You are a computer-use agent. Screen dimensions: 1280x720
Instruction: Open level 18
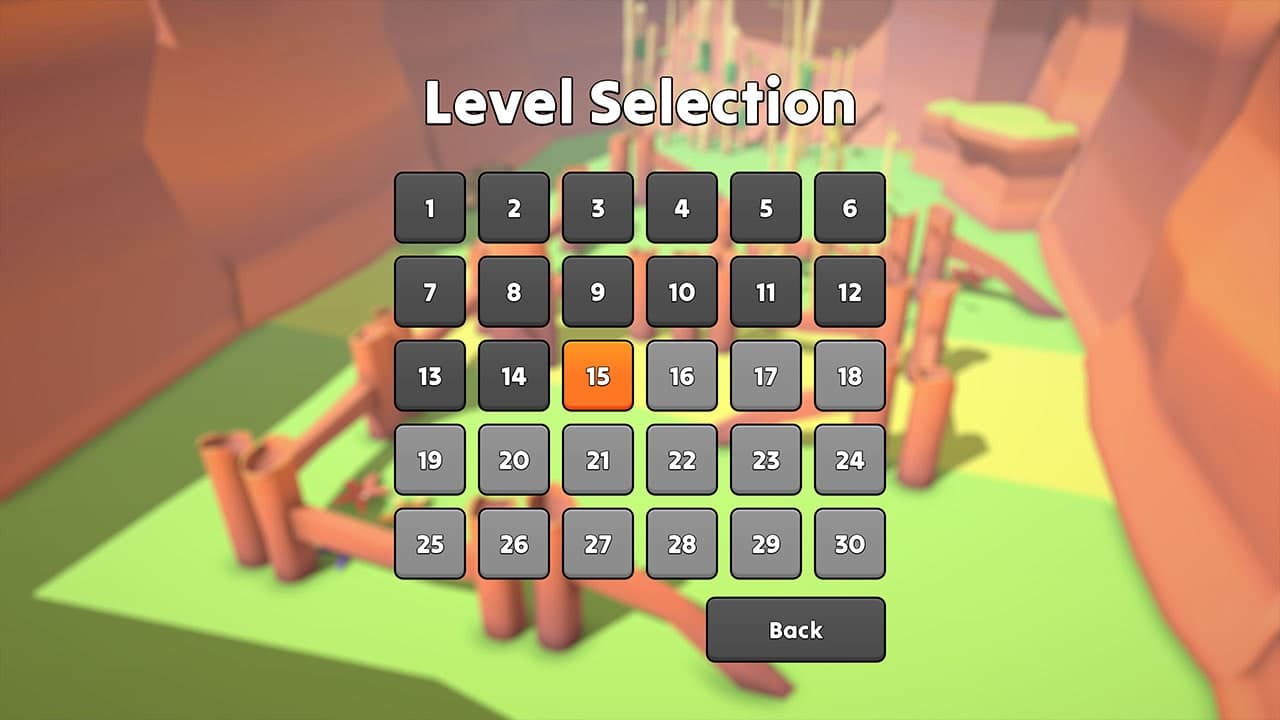[849, 377]
